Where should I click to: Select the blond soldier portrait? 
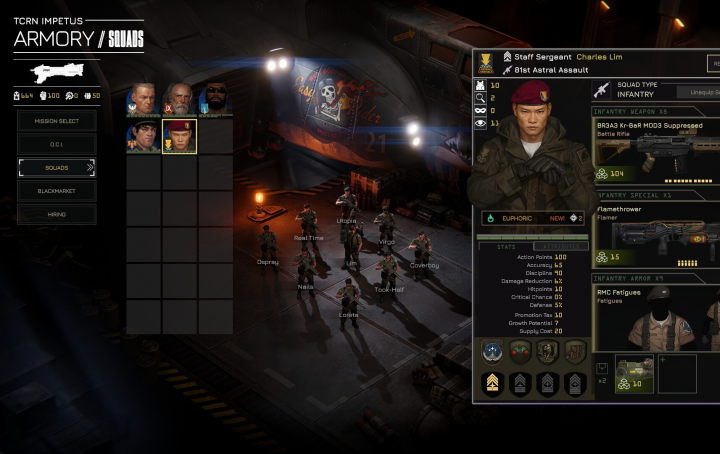tap(142, 100)
